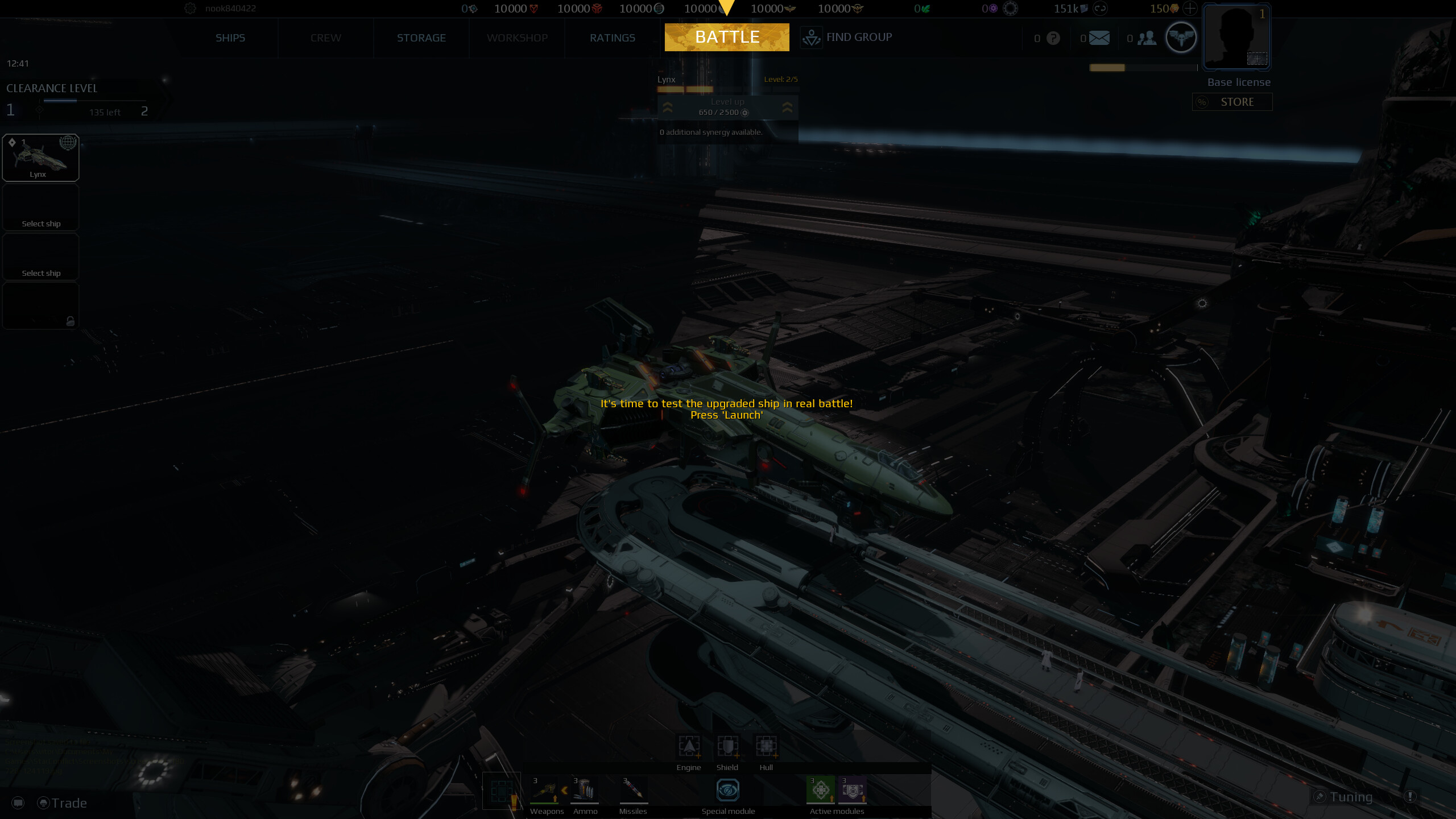Click the player profile portrait
1456x819 pixels.
1236,37
